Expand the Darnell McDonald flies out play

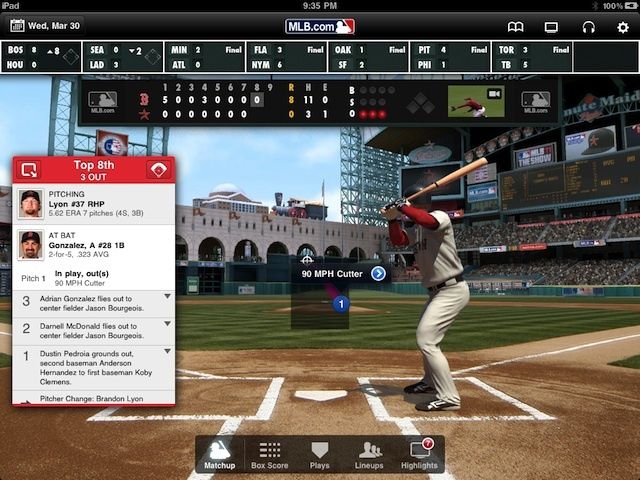(x=166, y=325)
